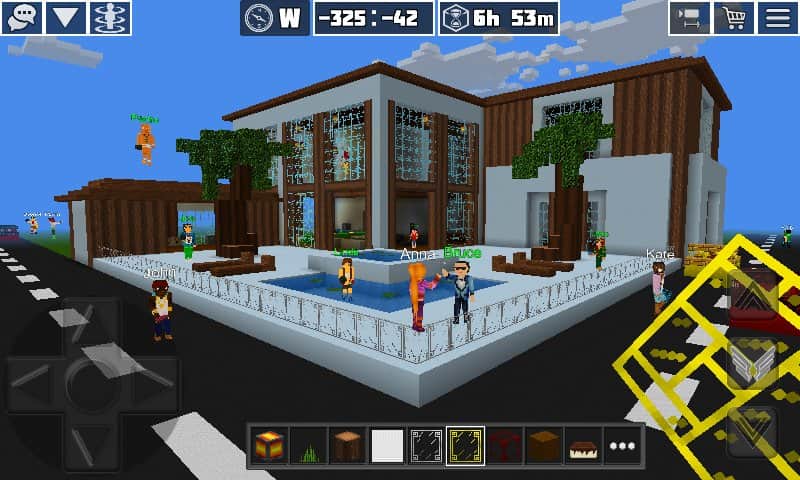Open the chat bubble button
The height and width of the screenshot is (480, 800).
coord(22,17)
